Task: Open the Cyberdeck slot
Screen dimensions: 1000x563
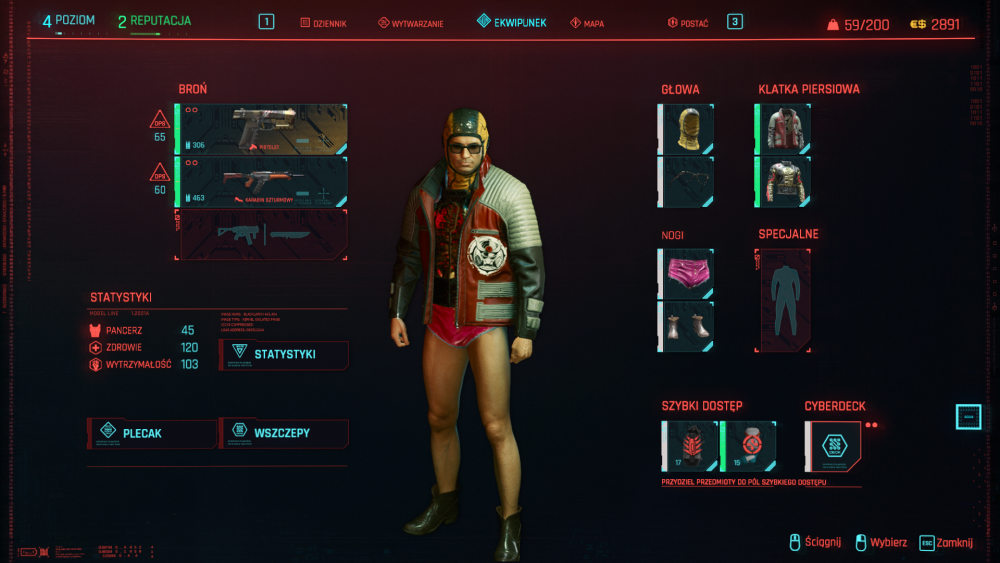Action: point(833,446)
